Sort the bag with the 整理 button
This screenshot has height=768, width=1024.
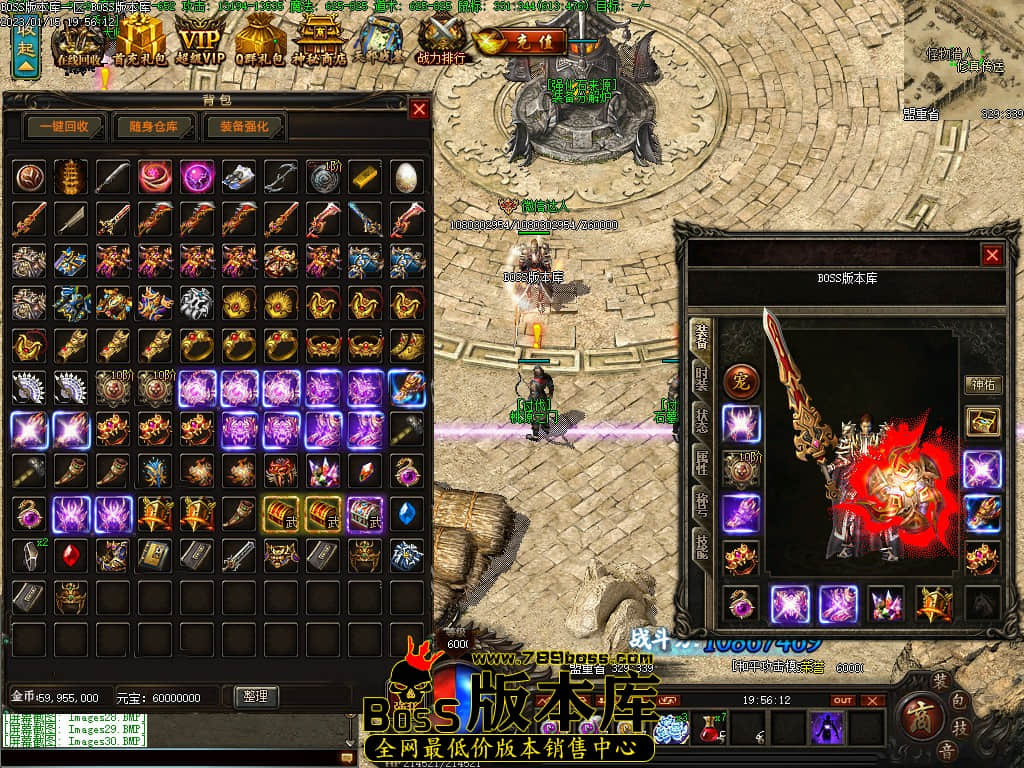click(255, 696)
